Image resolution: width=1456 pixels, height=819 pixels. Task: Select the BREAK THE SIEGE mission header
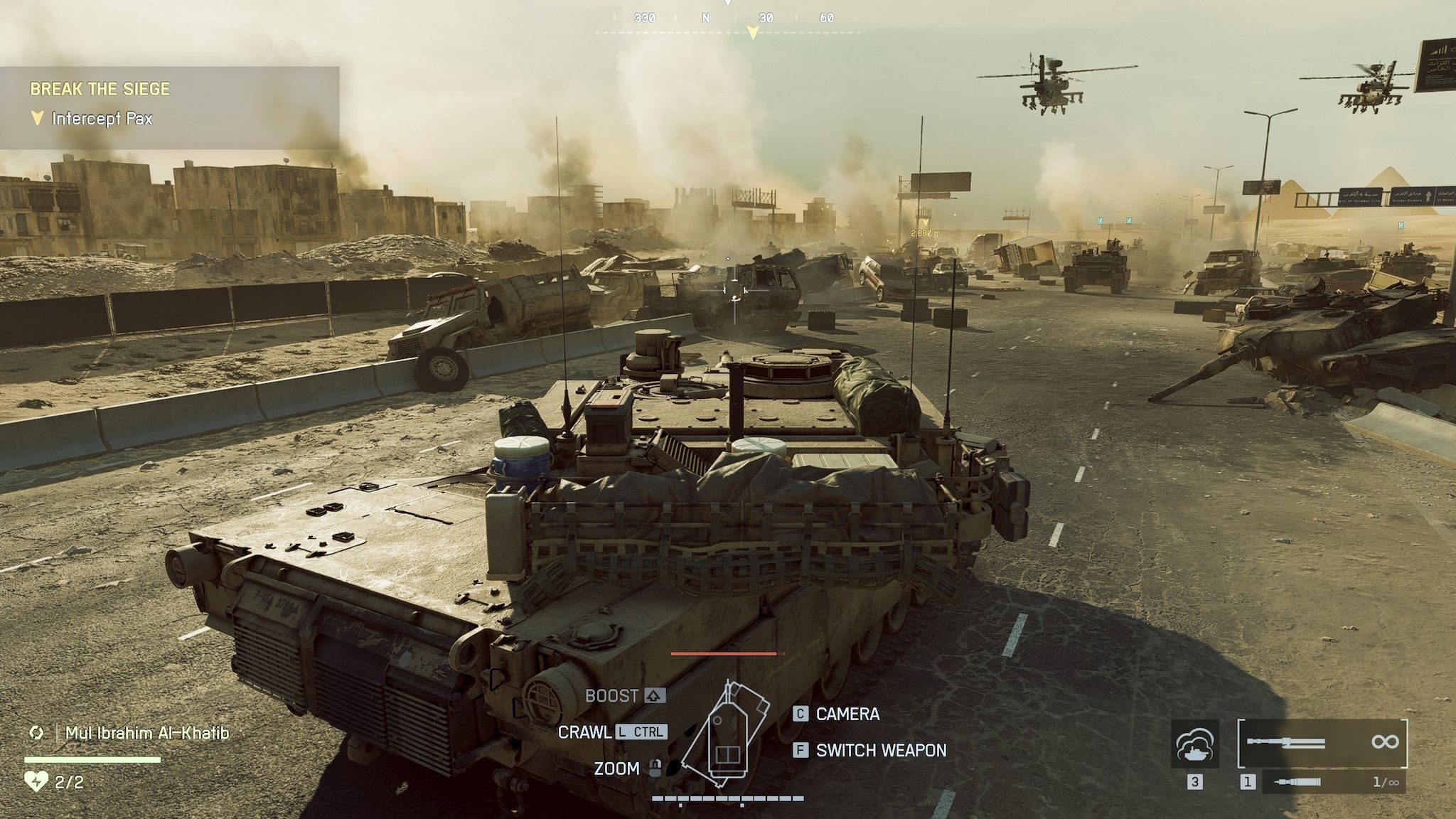pos(100,90)
